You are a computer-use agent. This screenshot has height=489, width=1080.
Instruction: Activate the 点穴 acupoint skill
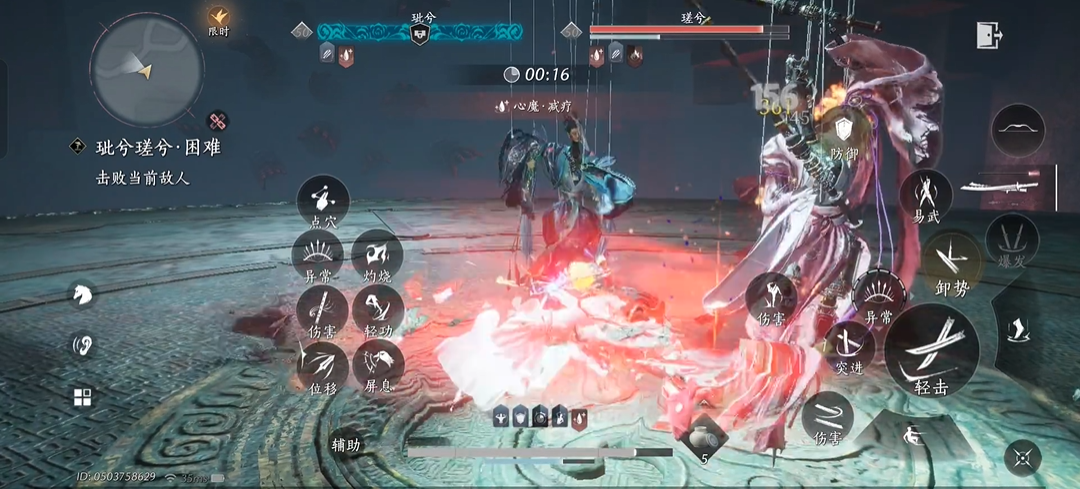pos(323,200)
